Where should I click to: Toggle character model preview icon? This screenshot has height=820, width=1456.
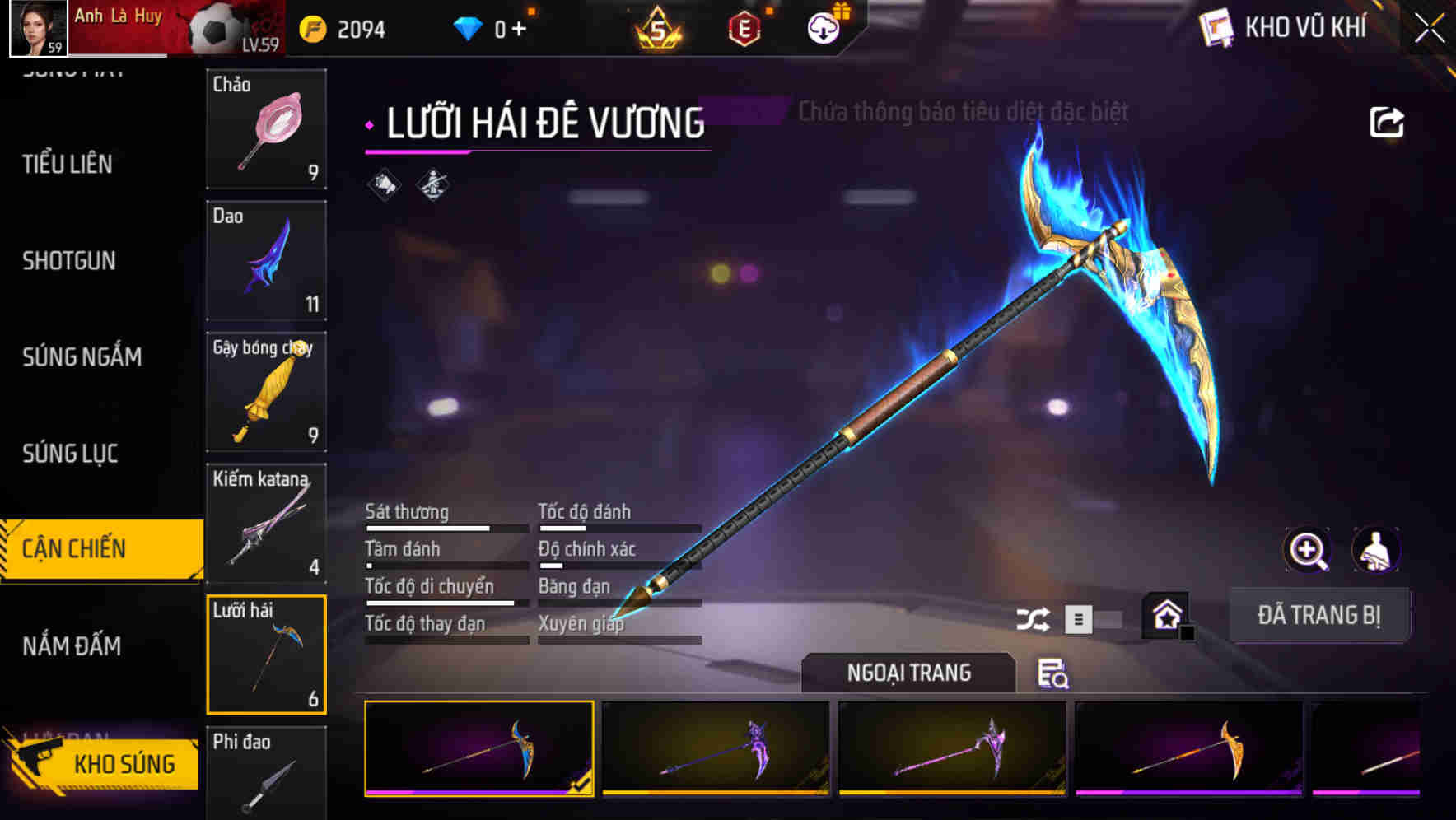click(x=1378, y=550)
